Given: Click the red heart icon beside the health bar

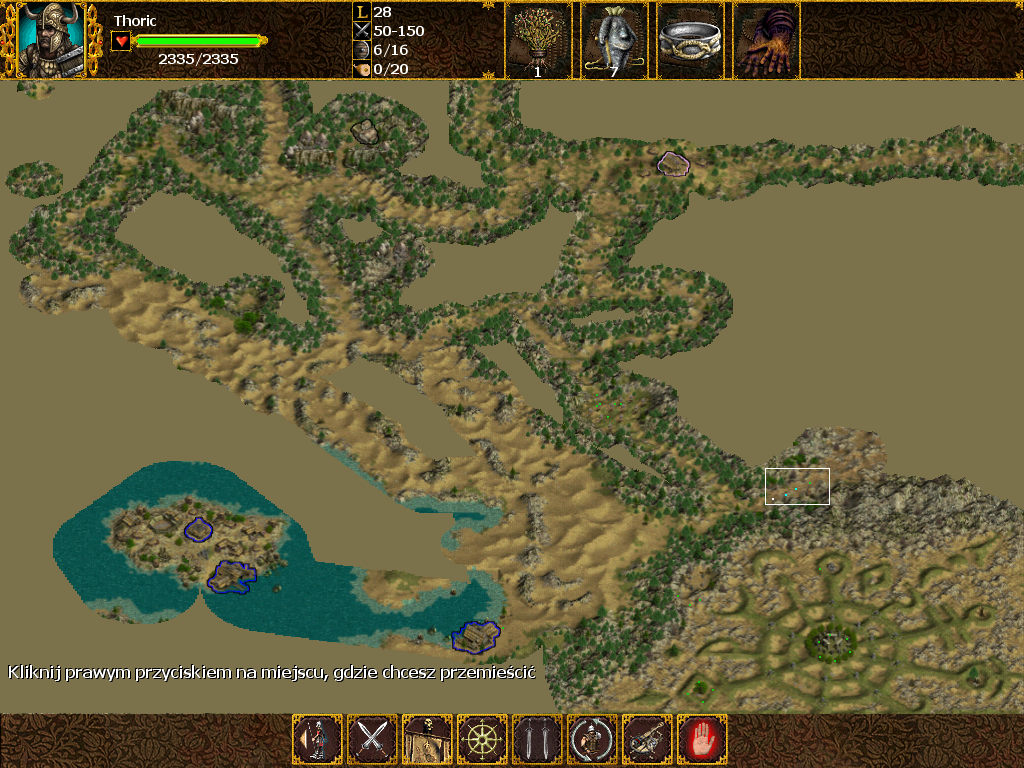Looking at the screenshot, I should coord(121,41).
